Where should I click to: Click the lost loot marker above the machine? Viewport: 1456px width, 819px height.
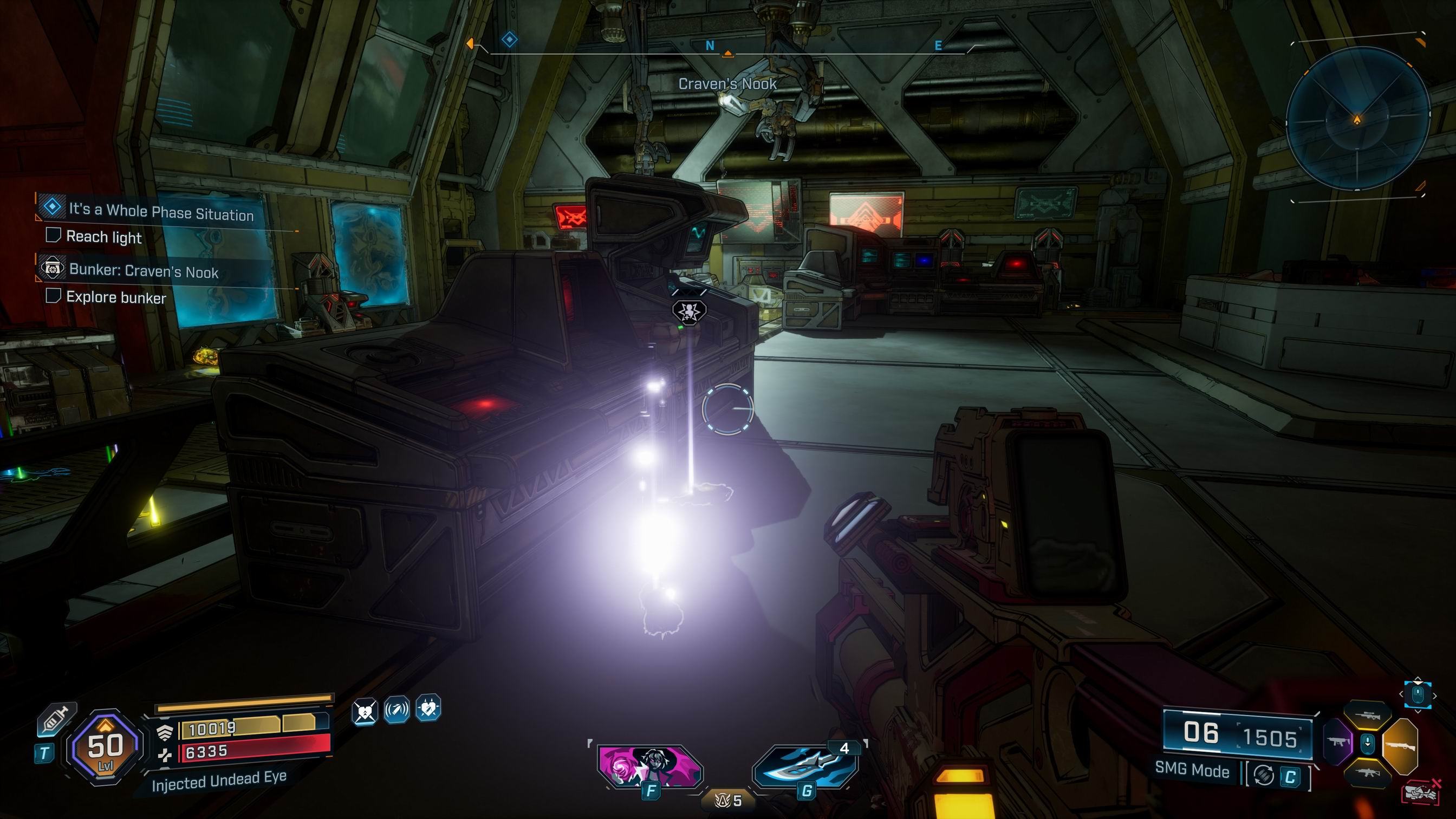pos(689,310)
